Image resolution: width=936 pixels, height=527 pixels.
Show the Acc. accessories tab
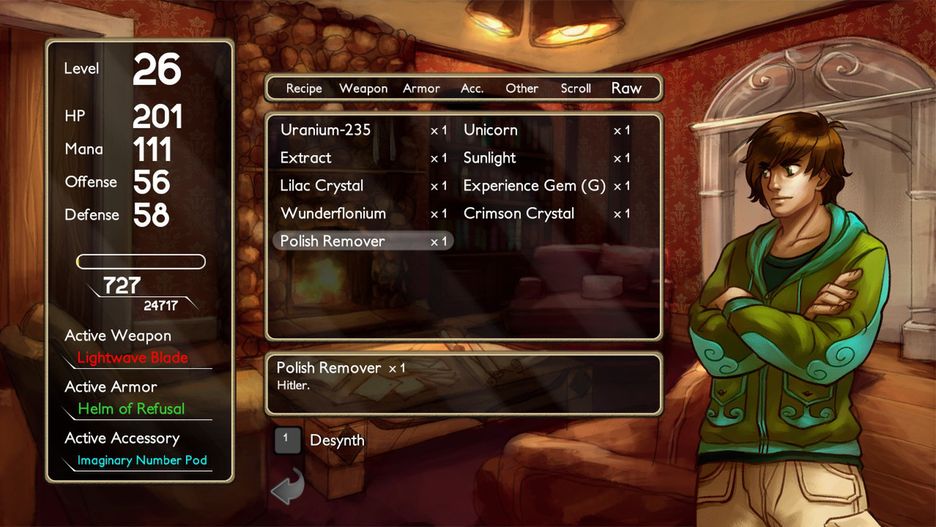pyautogui.click(x=472, y=88)
